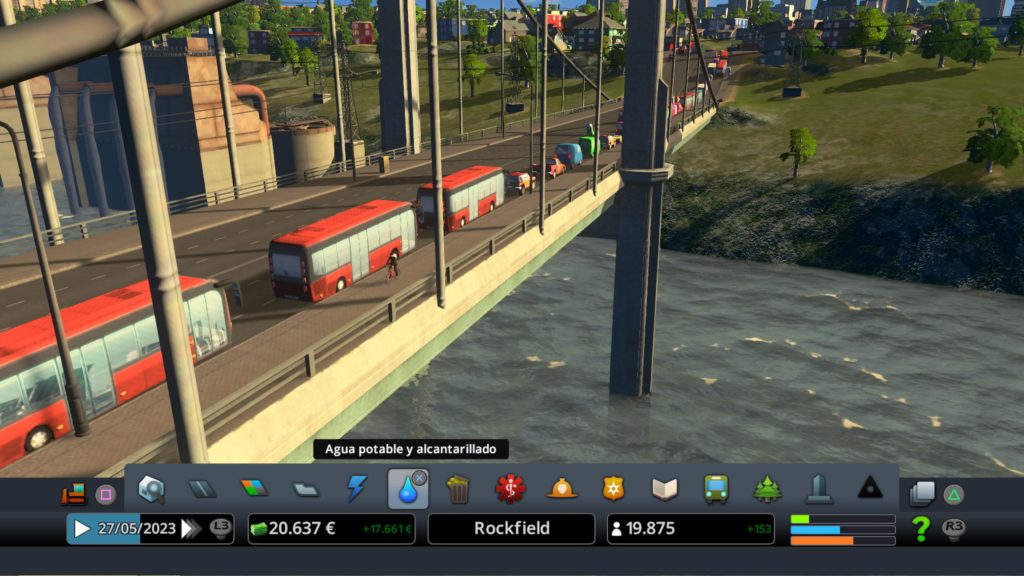The width and height of the screenshot is (1024, 576).
Task: Select the bulldozer tool
Action: point(73,494)
